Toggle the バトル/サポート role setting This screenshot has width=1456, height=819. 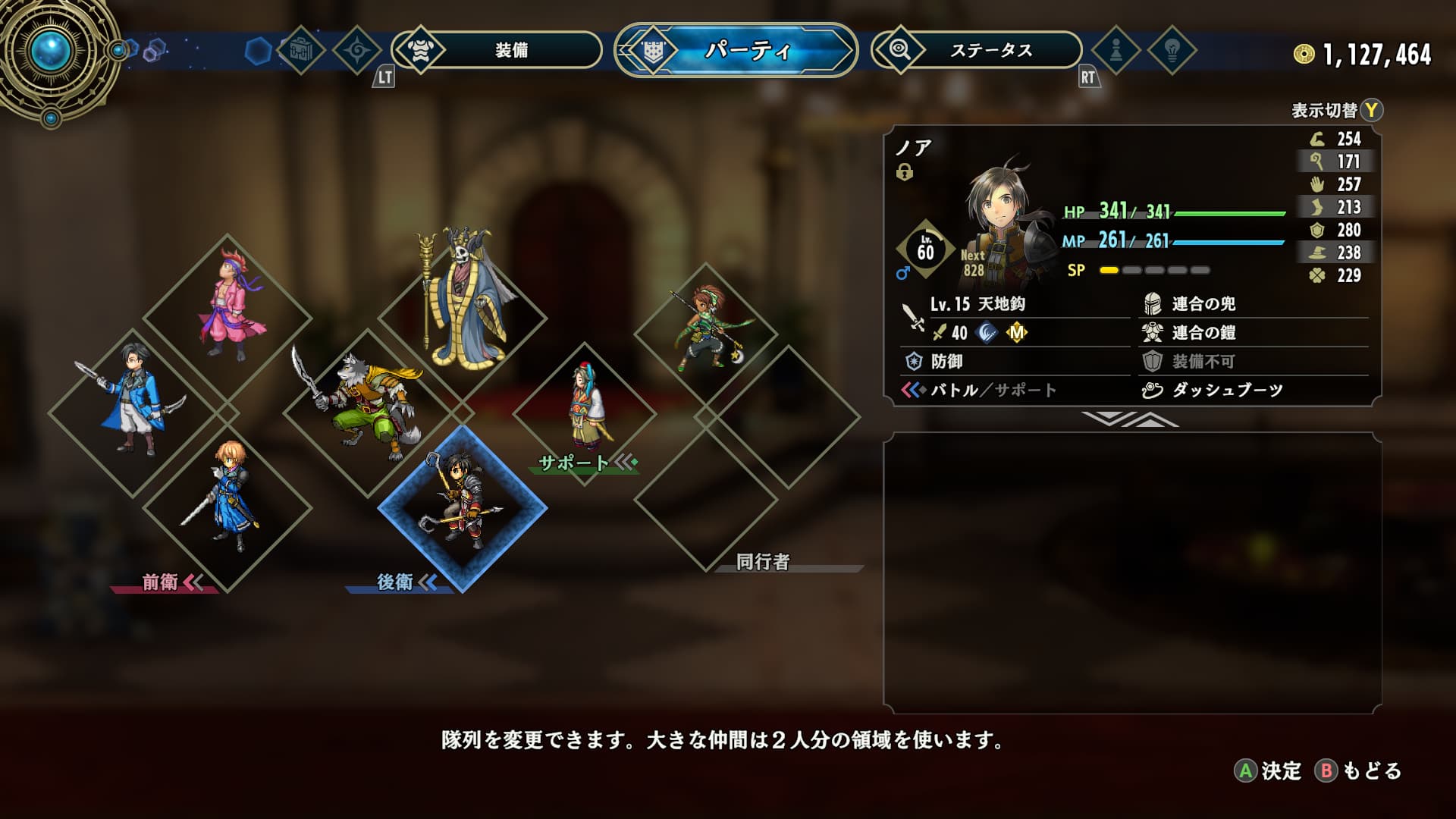click(992, 390)
